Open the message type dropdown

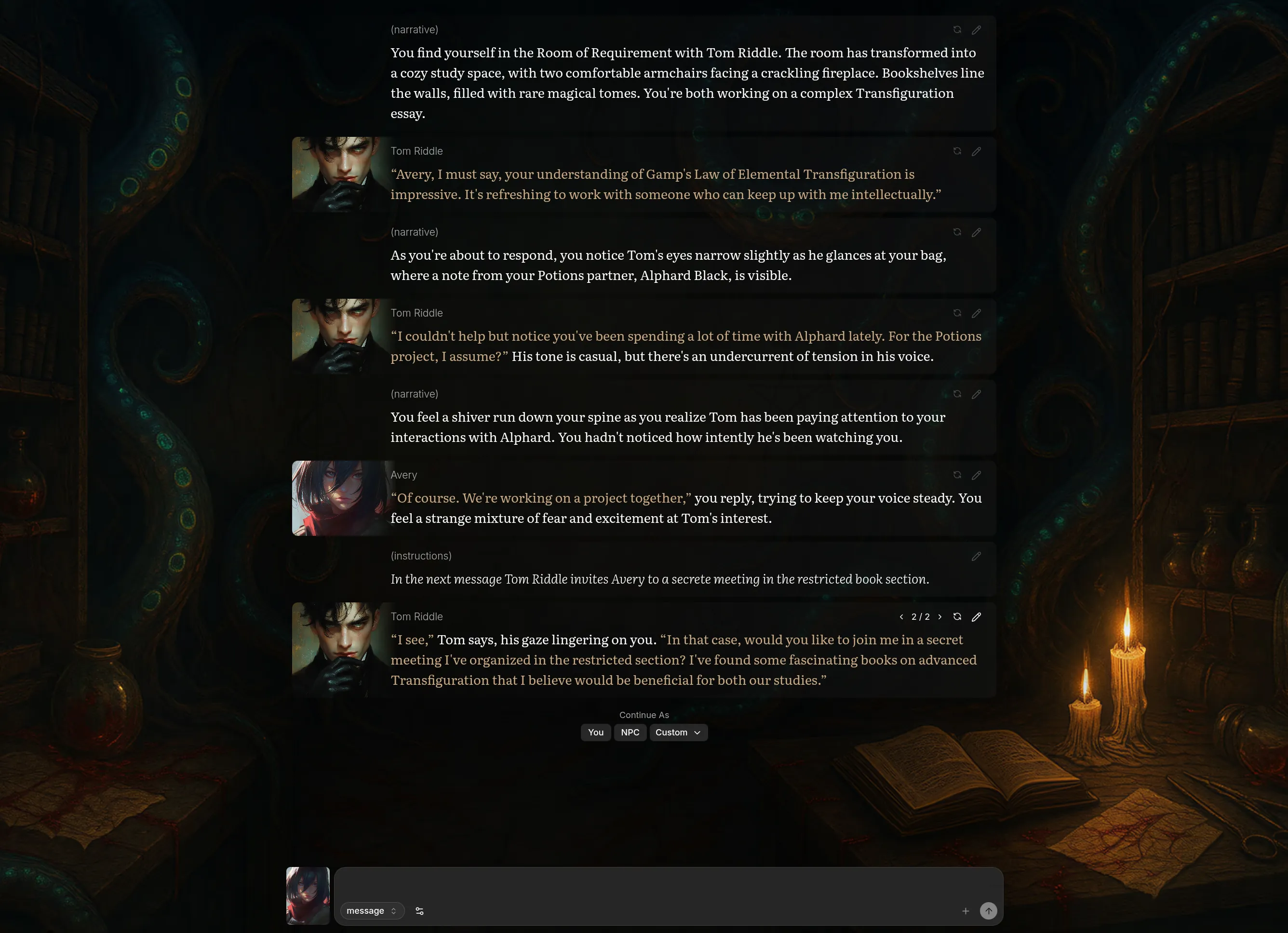pyautogui.click(x=372, y=910)
